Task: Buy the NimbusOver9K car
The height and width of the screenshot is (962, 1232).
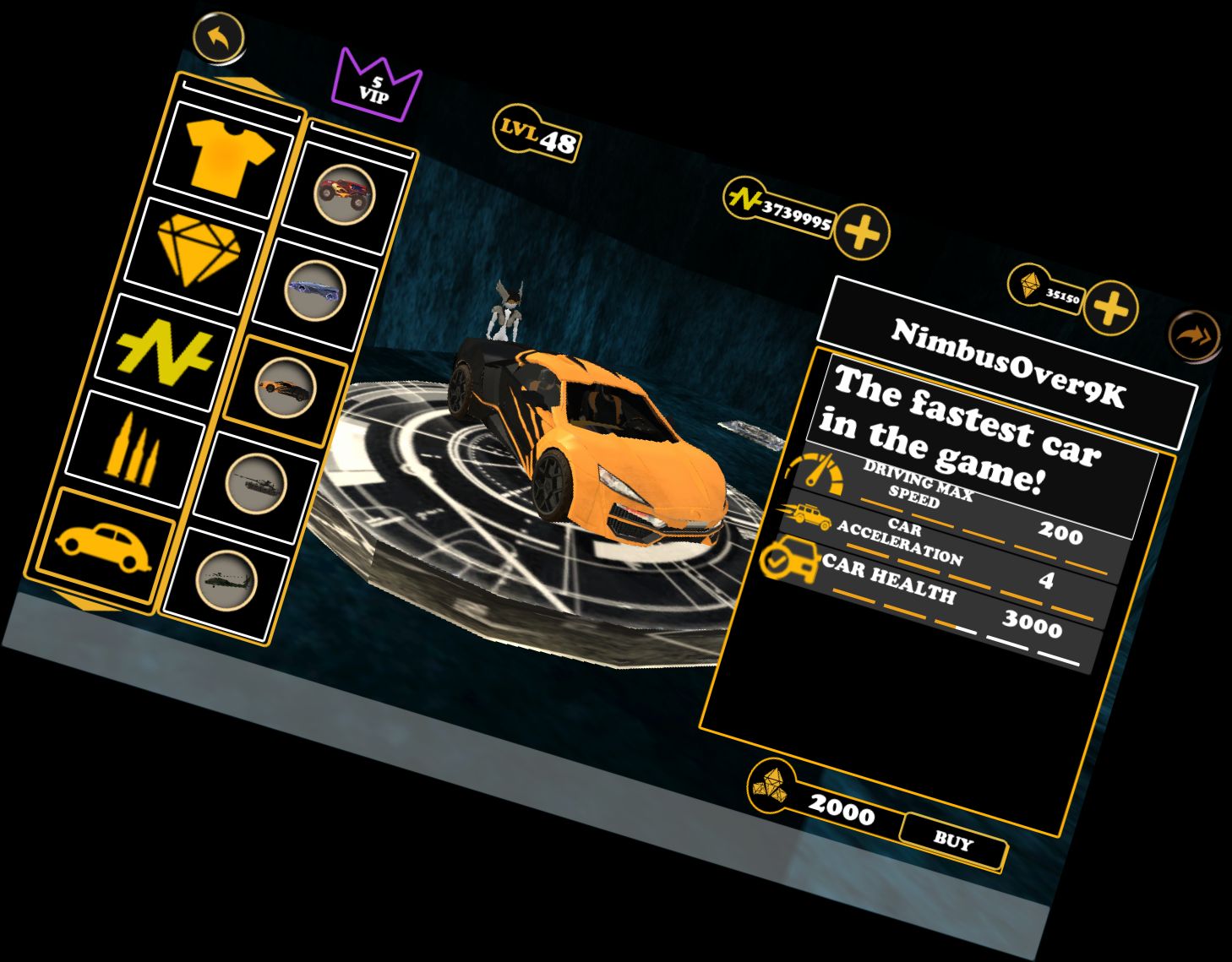Action: point(952,841)
